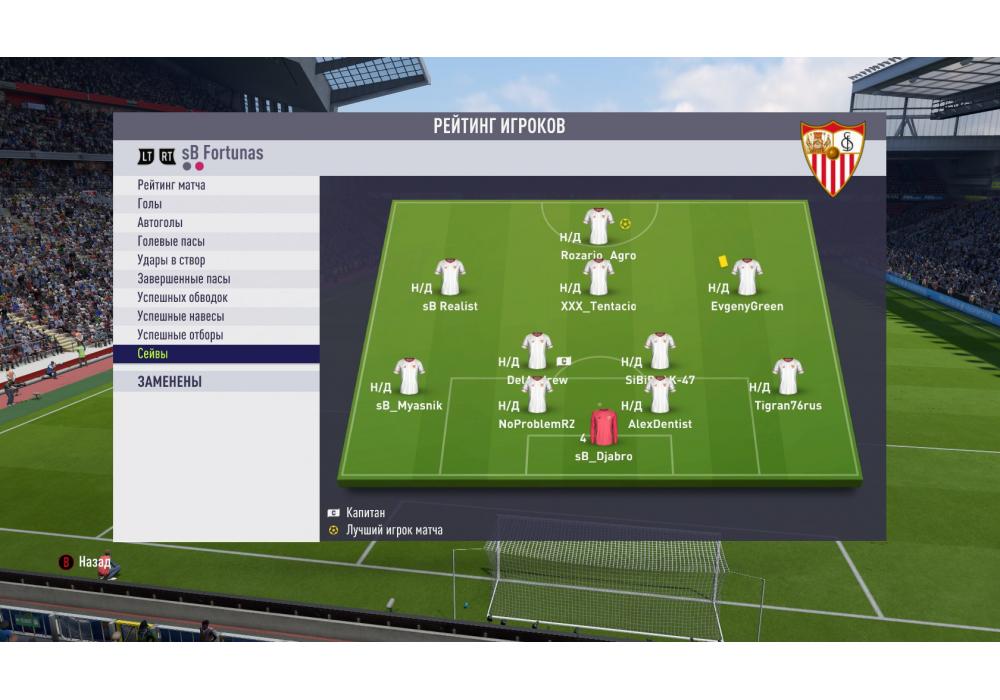Choose the Успешных обводок row
Viewport: 1000px width, 700px height.
[216, 298]
